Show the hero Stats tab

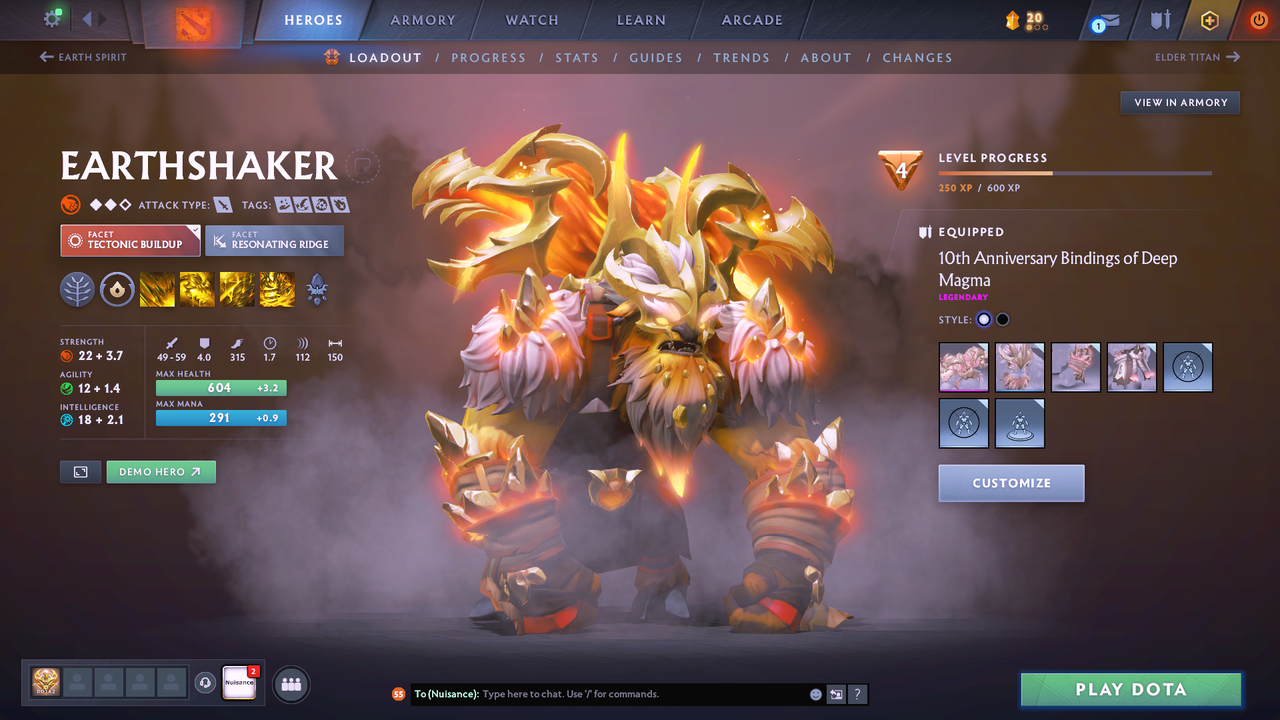[577, 58]
